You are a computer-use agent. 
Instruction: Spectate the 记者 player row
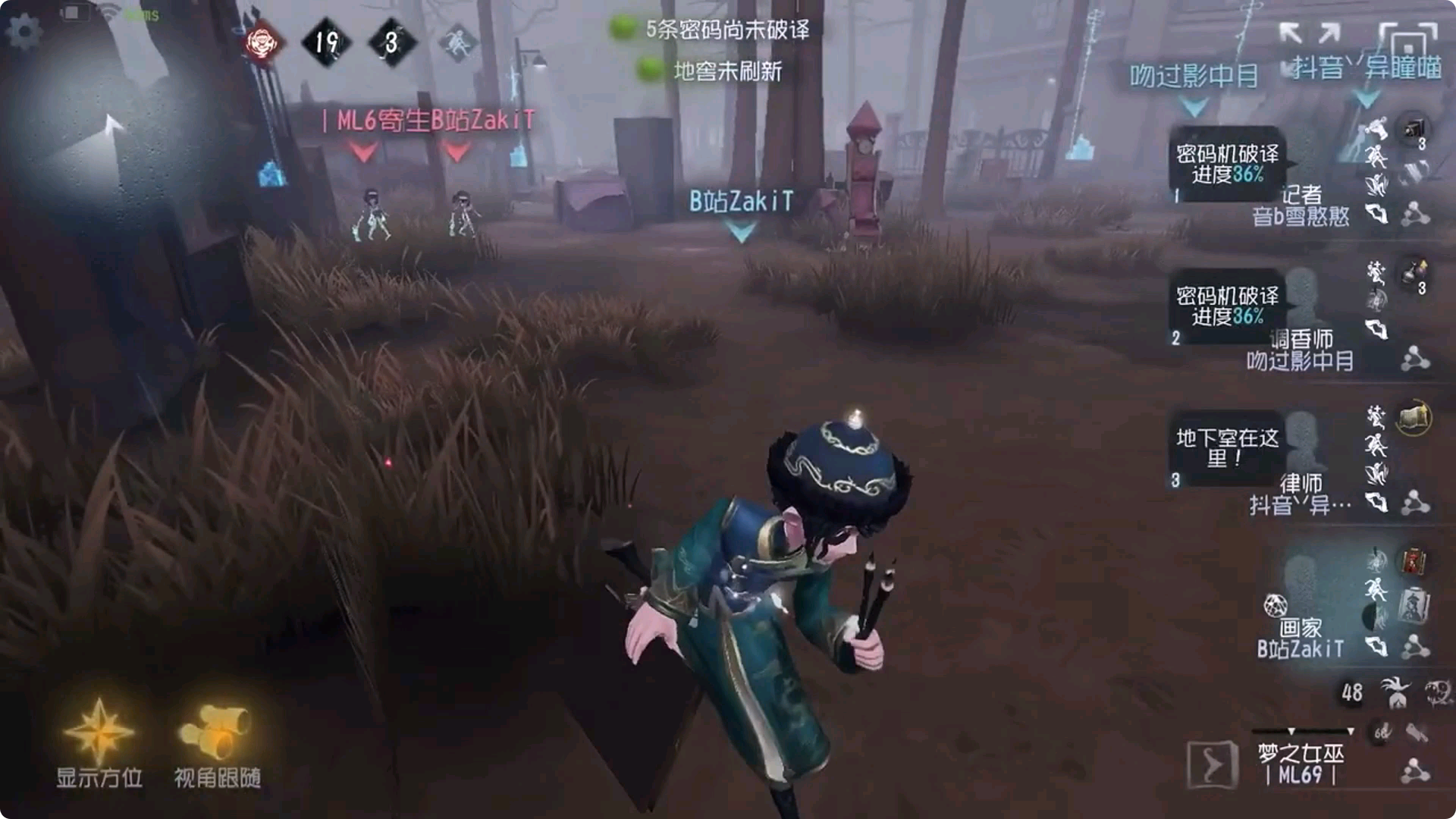coord(1301,206)
